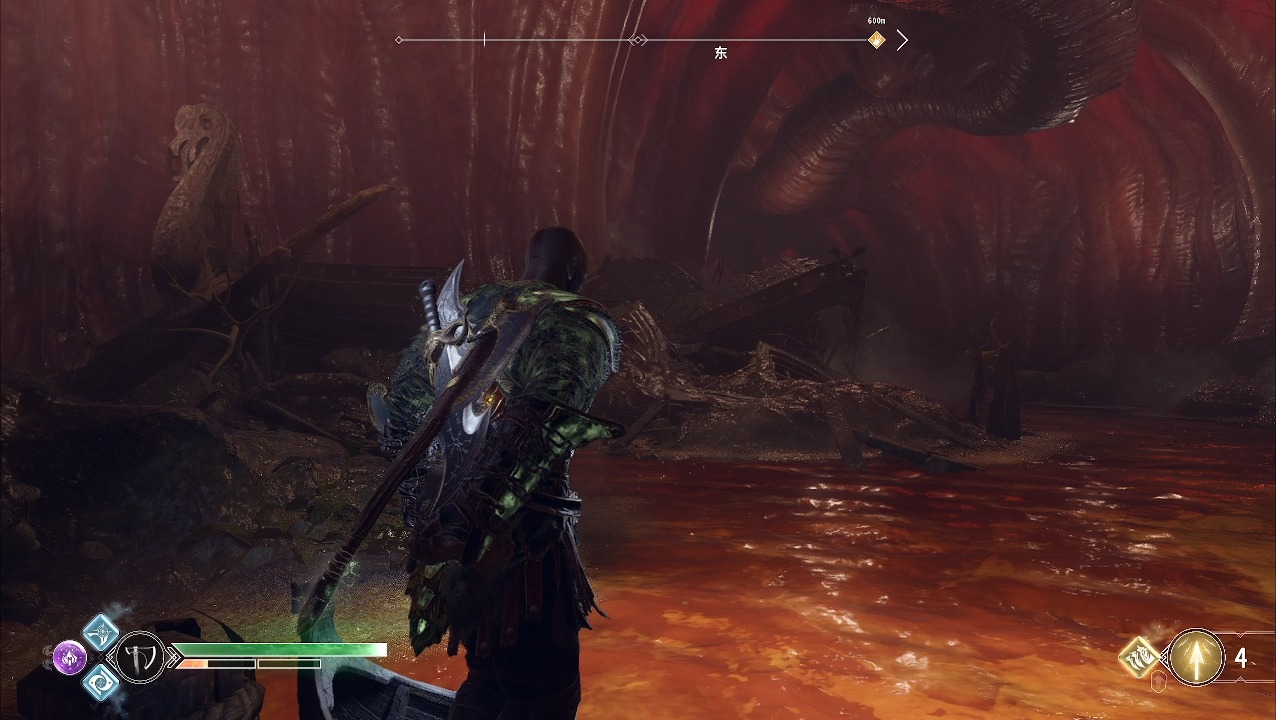This screenshot has height=720, width=1276.
Task: Select the golden light arrow icon
Action: [x=1196, y=657]
